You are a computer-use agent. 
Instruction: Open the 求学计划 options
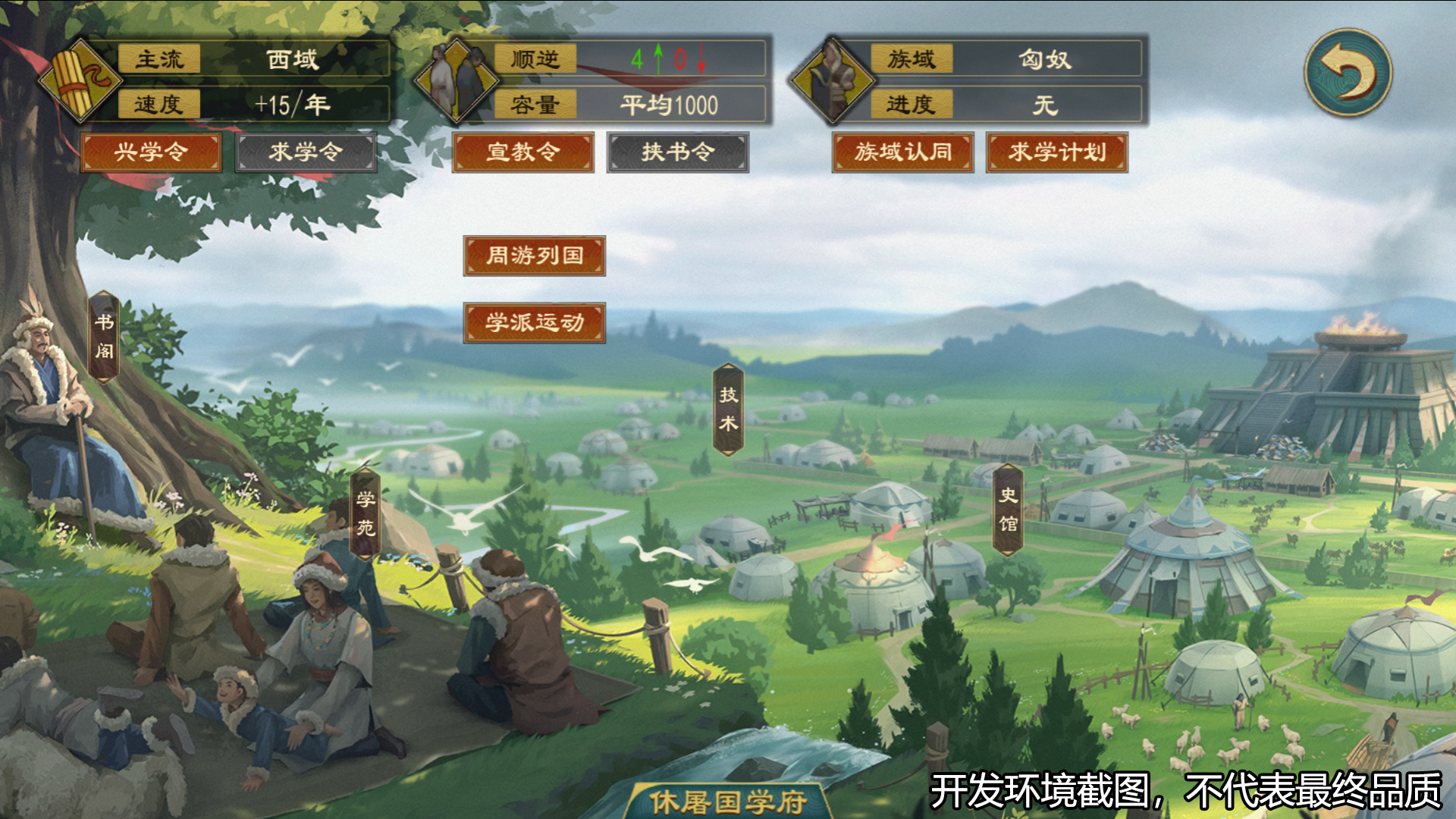1056,152
